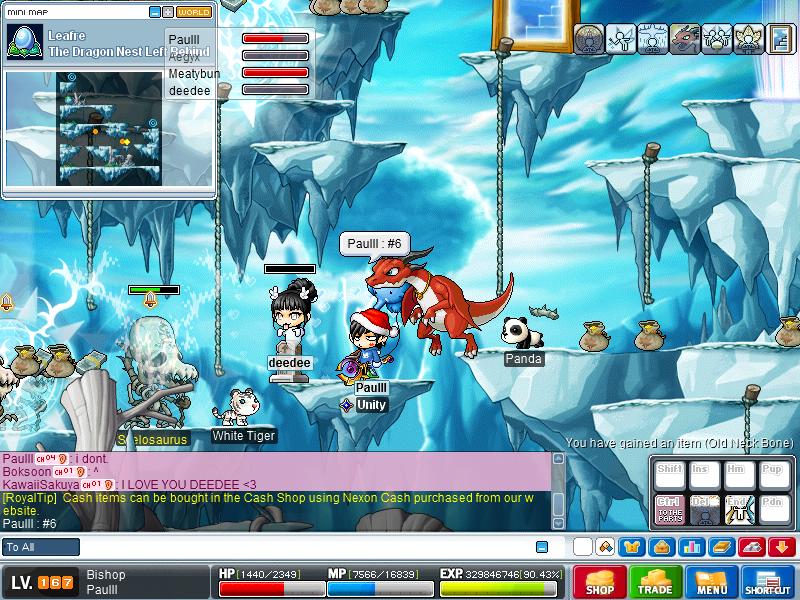This screenshot has width=800, height=600.
Task: Use the 'To The Party' Ctrl quickslot
Action: [x=669, y=508]
